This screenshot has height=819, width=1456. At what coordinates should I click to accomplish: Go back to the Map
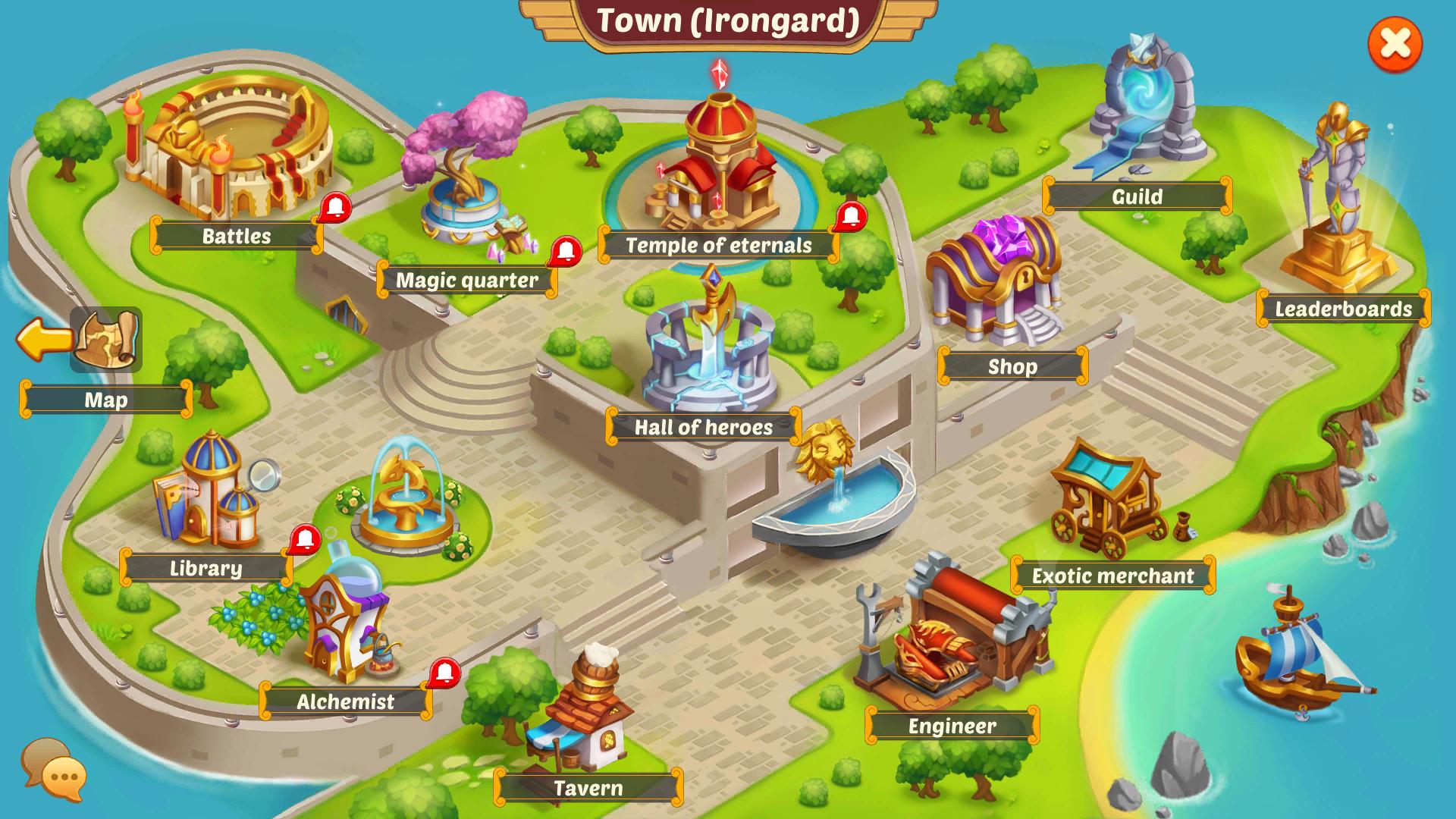click(x=106, y=400)
